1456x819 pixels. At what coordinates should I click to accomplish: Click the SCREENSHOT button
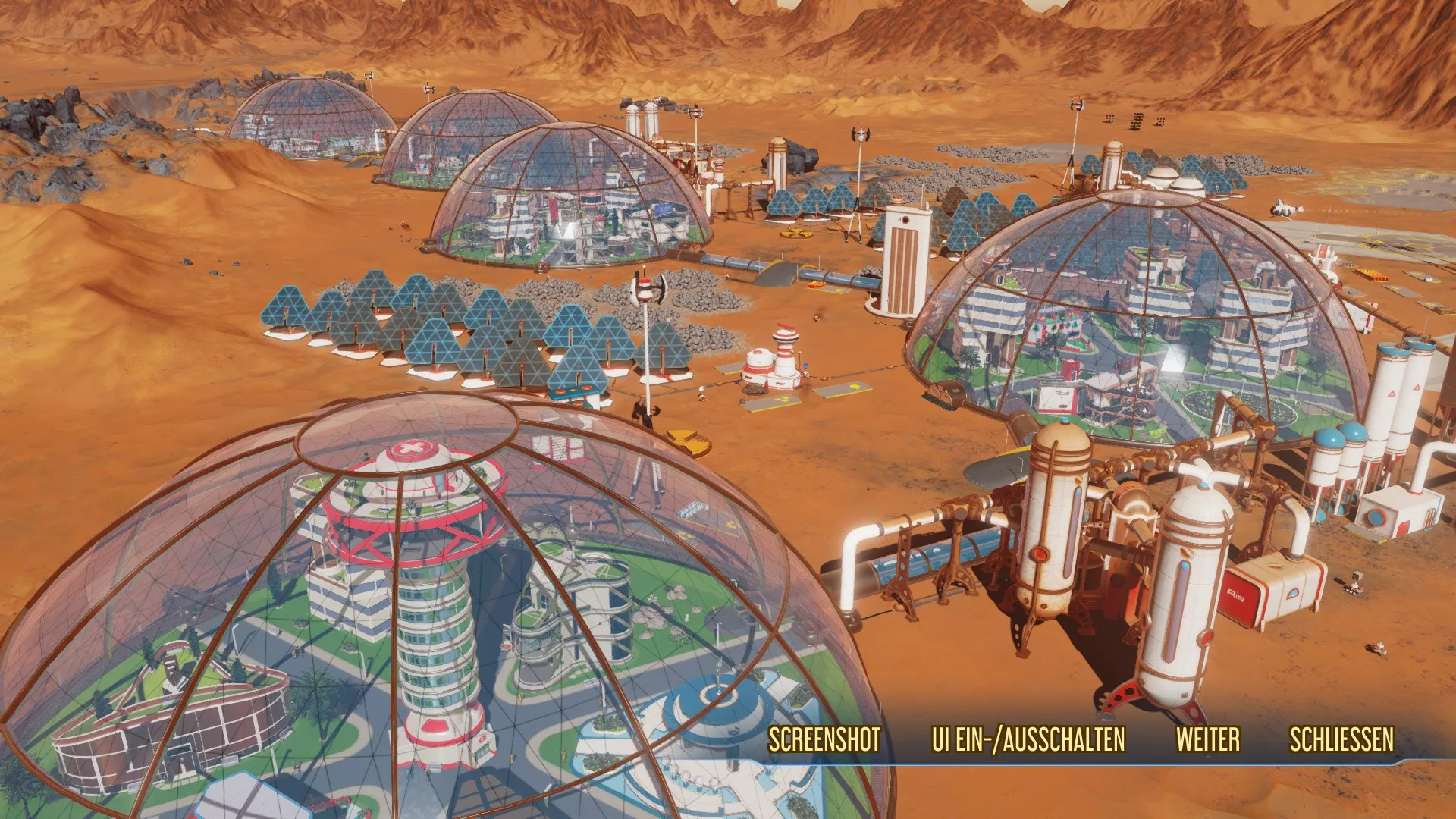click(824, 739)
